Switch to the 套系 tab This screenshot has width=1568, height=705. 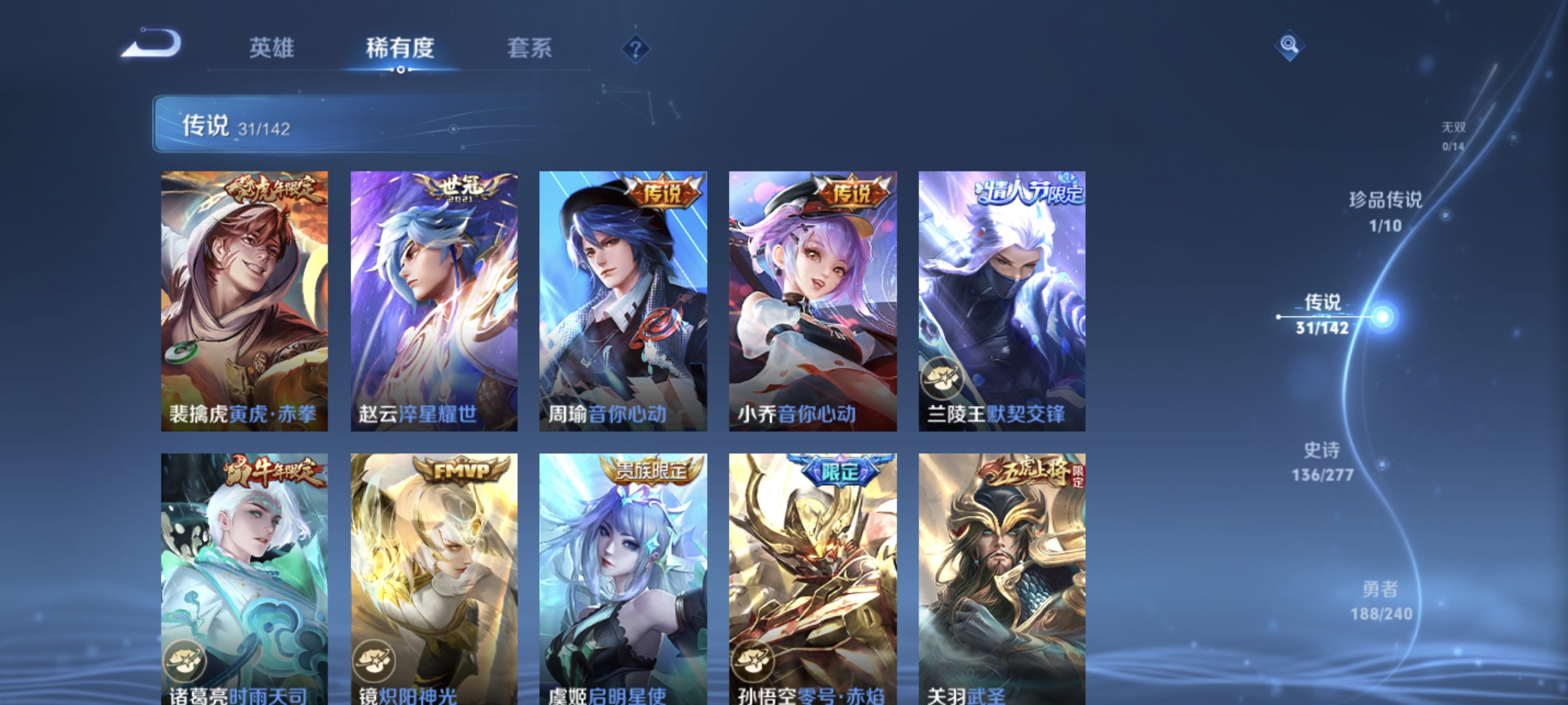point(530,49)
